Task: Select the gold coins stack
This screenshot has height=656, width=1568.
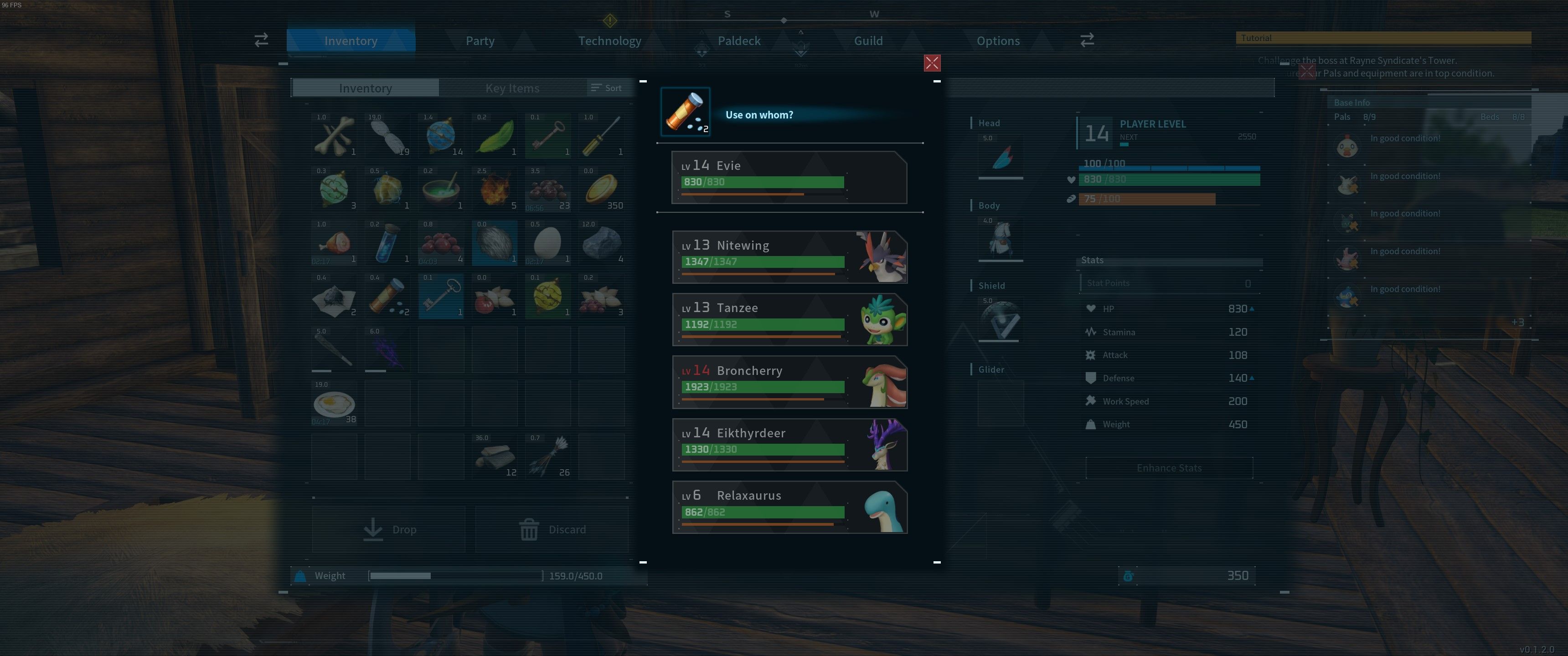Action: [x=601, y=189]
